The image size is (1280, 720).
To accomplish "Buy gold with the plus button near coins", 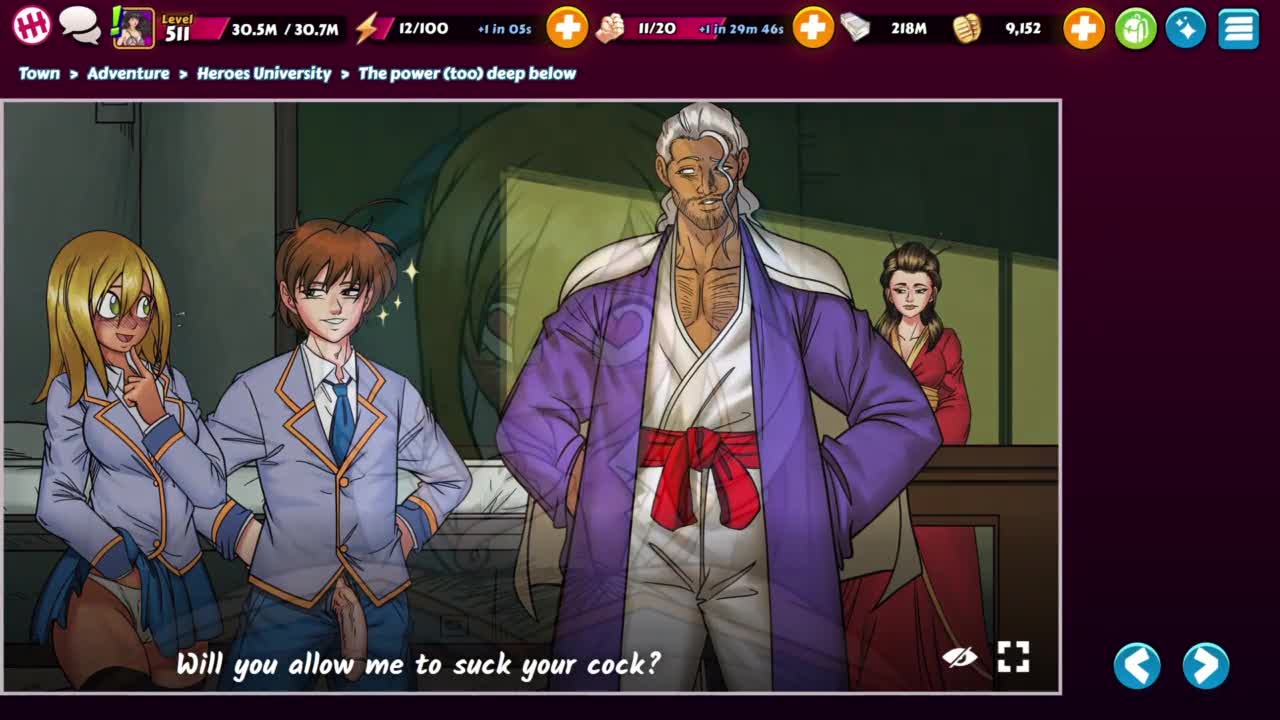I will 1083,28.
